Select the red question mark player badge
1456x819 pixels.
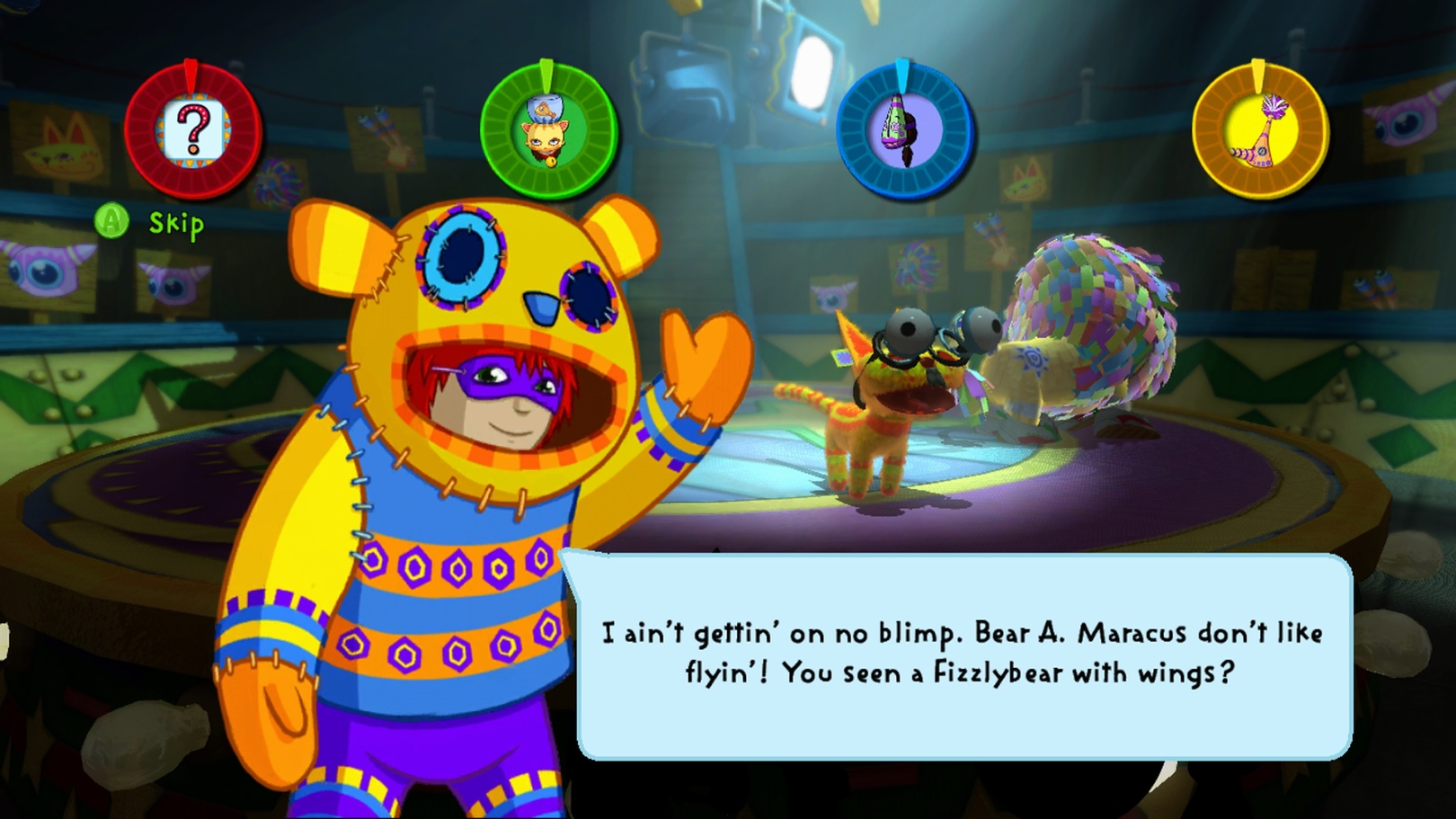pos(193,131)
